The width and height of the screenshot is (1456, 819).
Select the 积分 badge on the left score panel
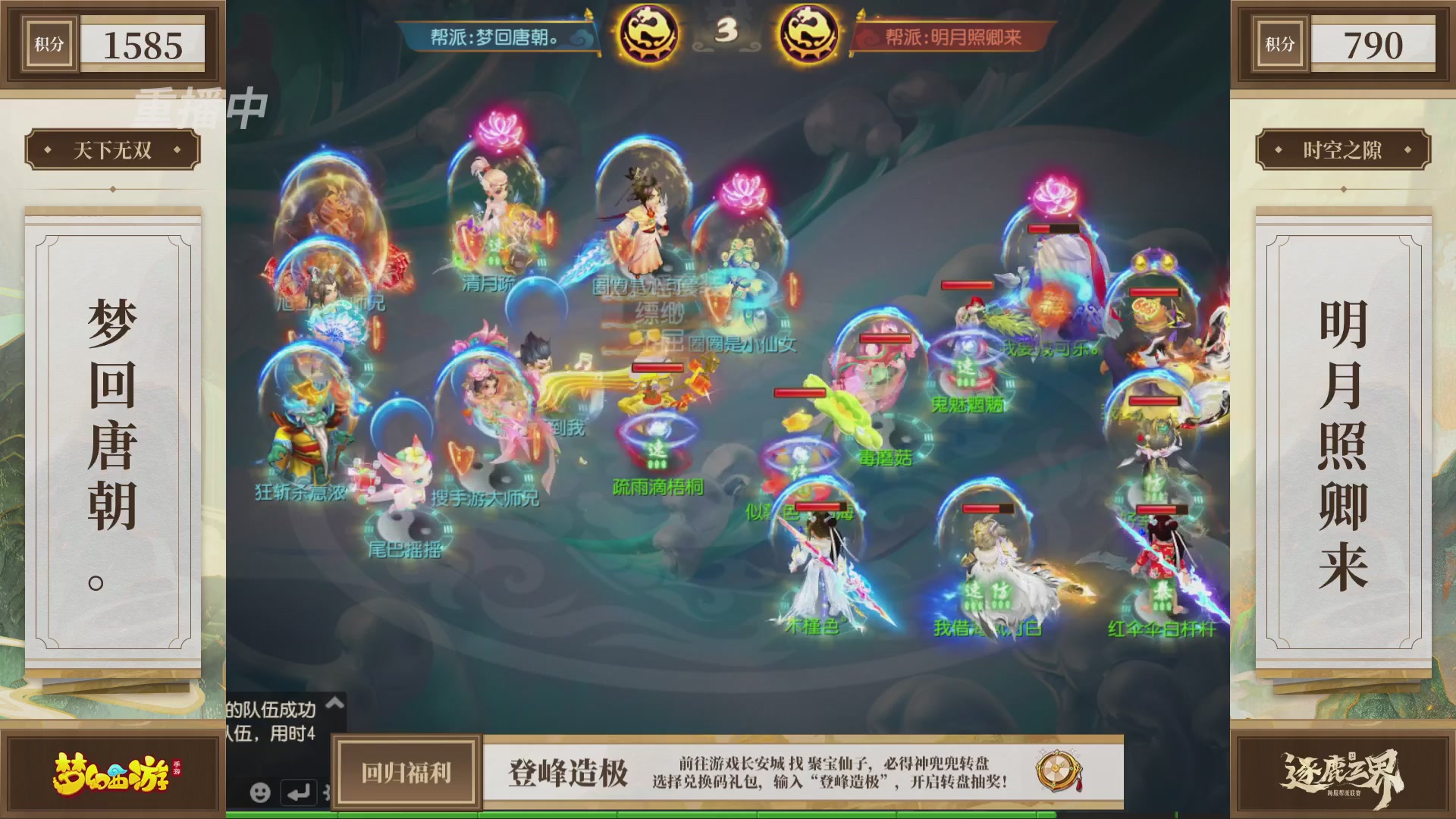click(x=49, y=43)
